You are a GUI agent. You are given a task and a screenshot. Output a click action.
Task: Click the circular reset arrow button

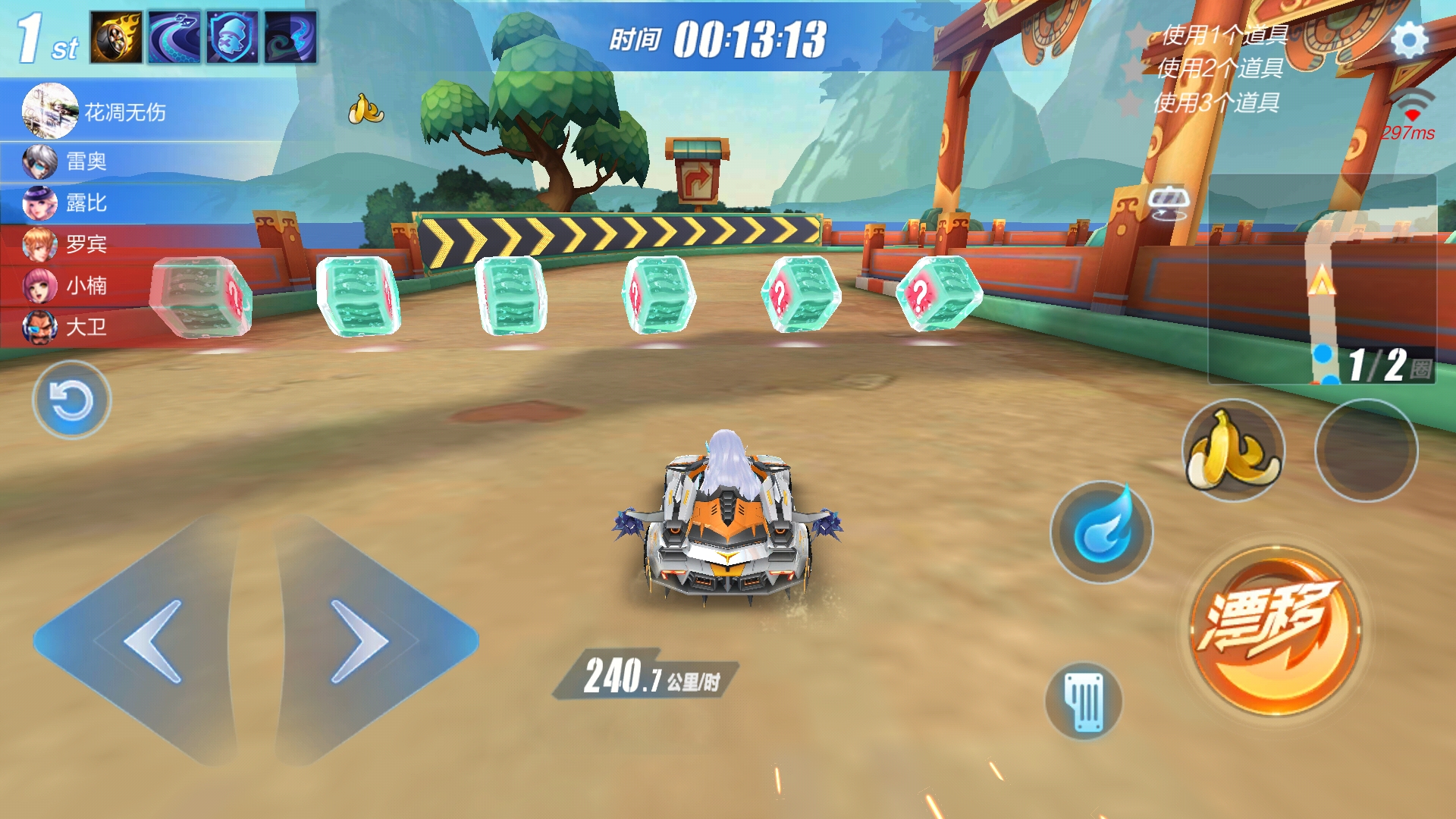(x=71, y=400)
